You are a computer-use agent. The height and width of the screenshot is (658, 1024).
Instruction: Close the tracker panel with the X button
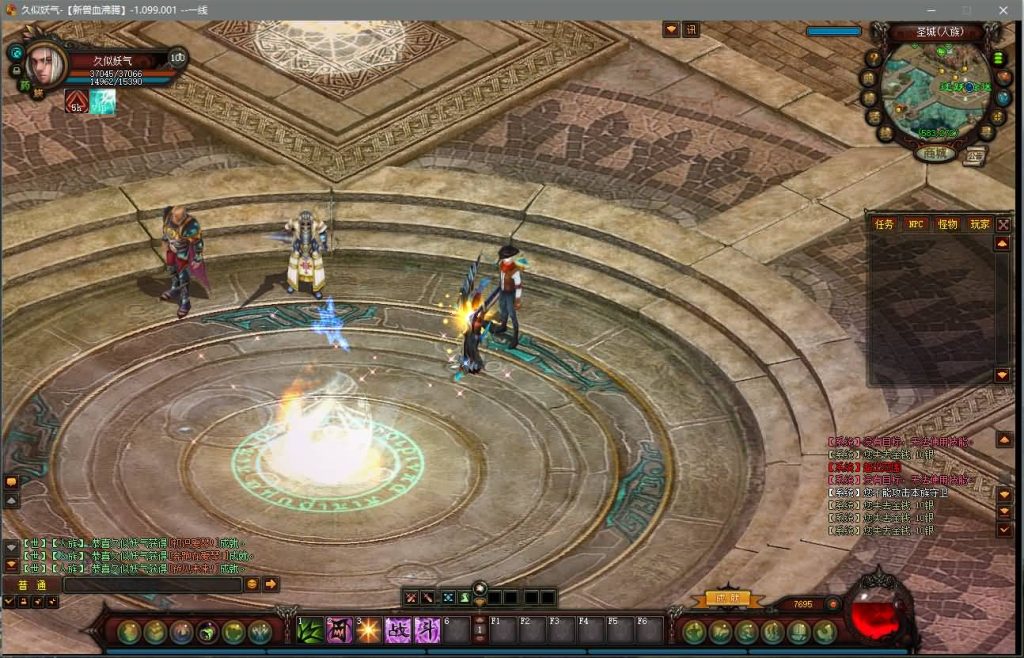pos(1003,225)
